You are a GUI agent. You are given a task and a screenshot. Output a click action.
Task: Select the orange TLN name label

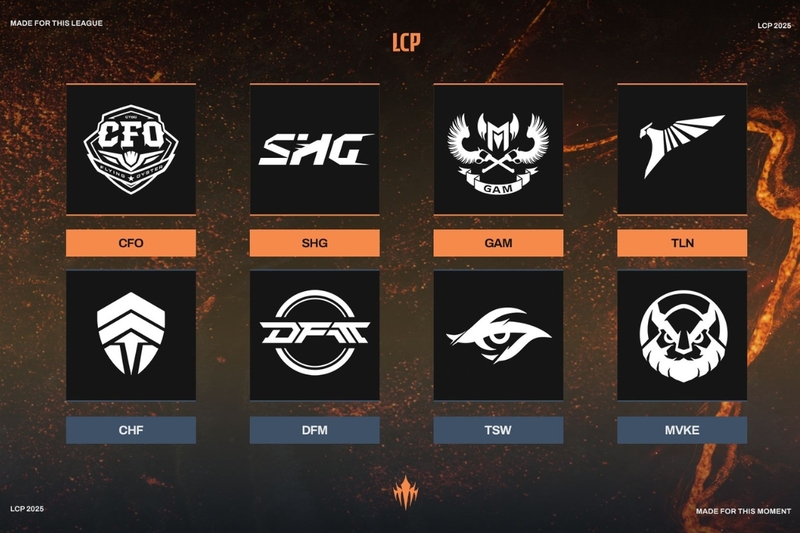tap(682, 243)
